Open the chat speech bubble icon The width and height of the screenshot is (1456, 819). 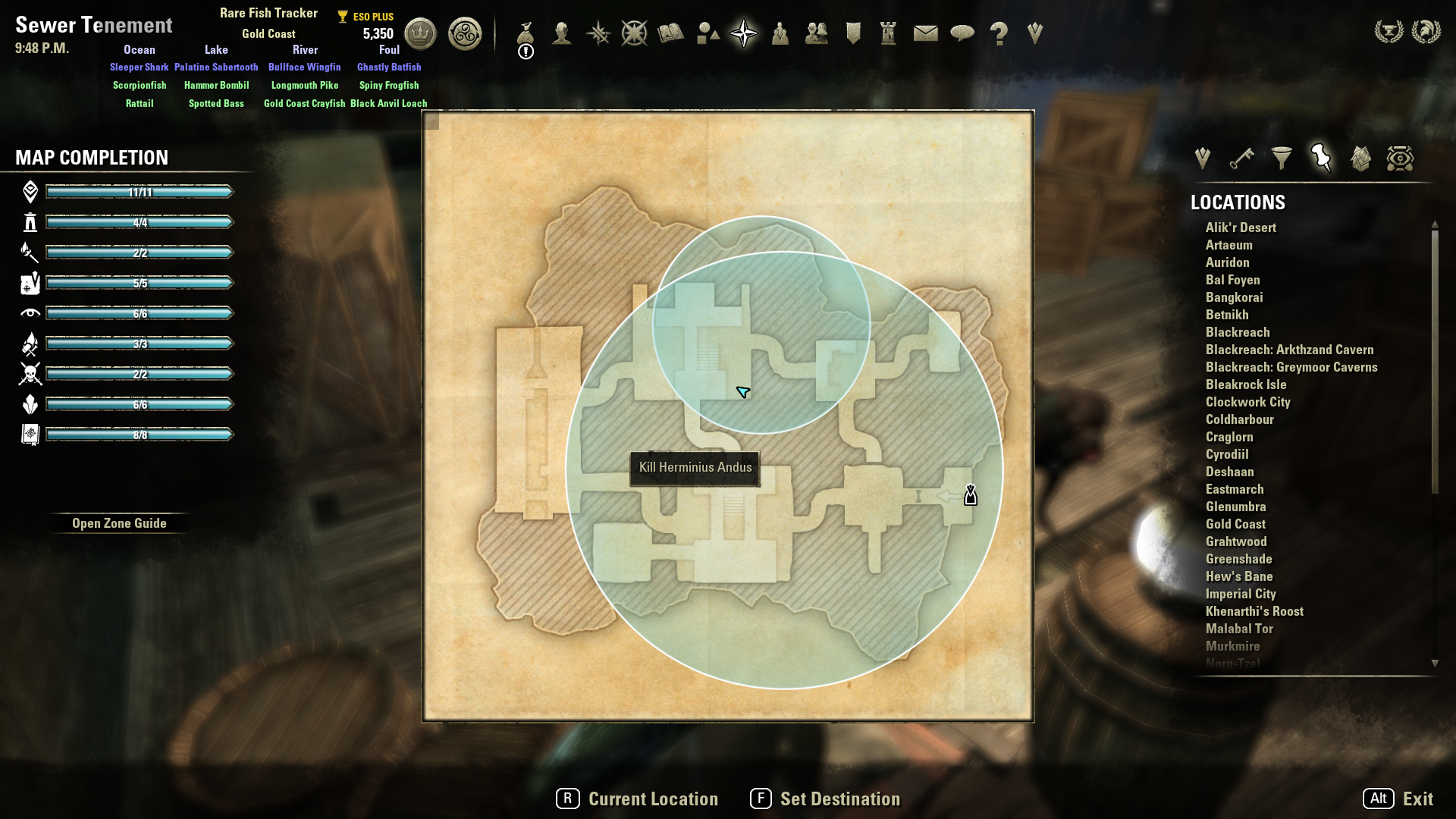pos(962,34)
